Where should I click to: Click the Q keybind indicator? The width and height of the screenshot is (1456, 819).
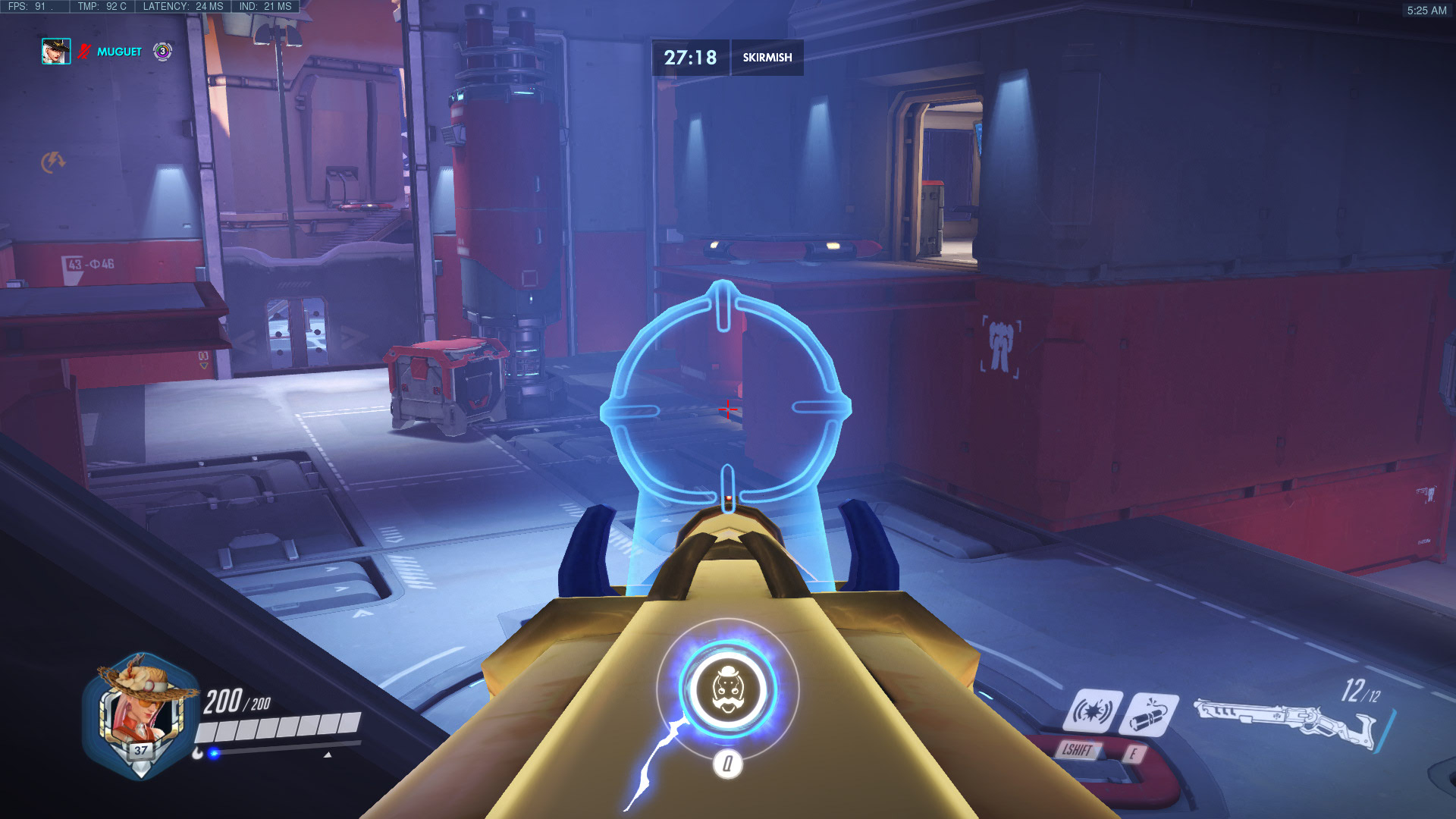tap(729, 764)
